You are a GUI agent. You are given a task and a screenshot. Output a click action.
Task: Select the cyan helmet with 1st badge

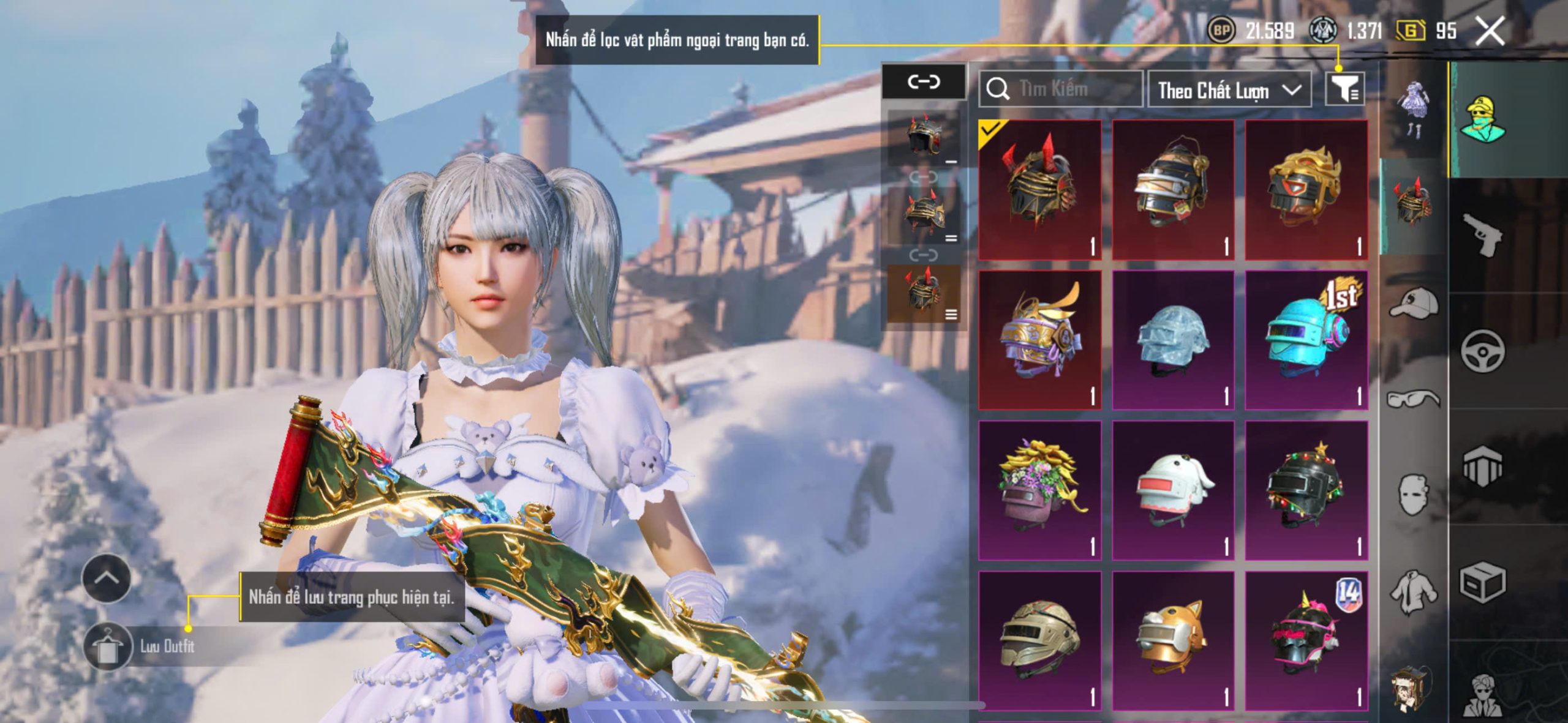1306,340
